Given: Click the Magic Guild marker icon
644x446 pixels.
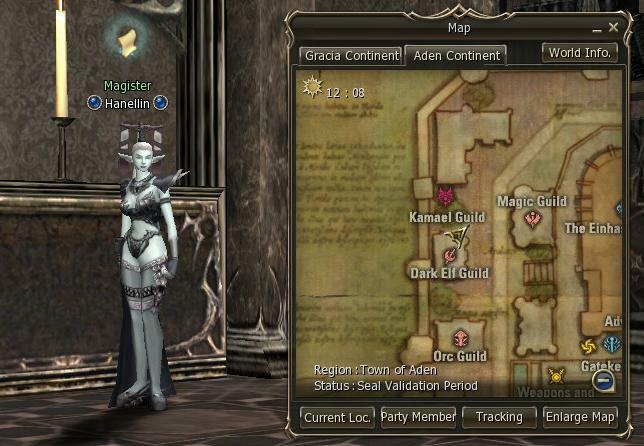Looking at the screenshot, I should coord(534,218).
